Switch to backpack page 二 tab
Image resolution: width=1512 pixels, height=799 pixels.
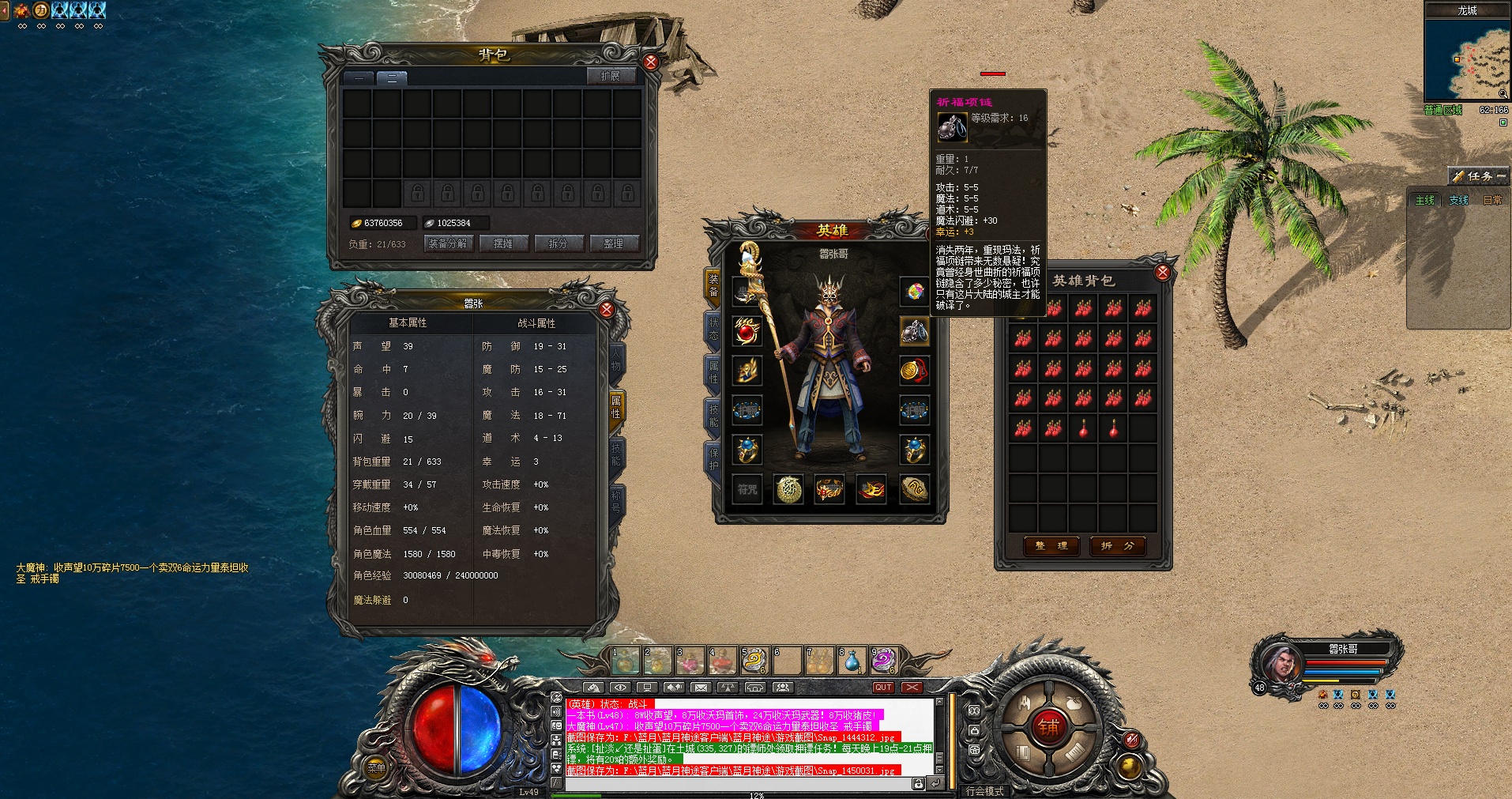point(391,77)
